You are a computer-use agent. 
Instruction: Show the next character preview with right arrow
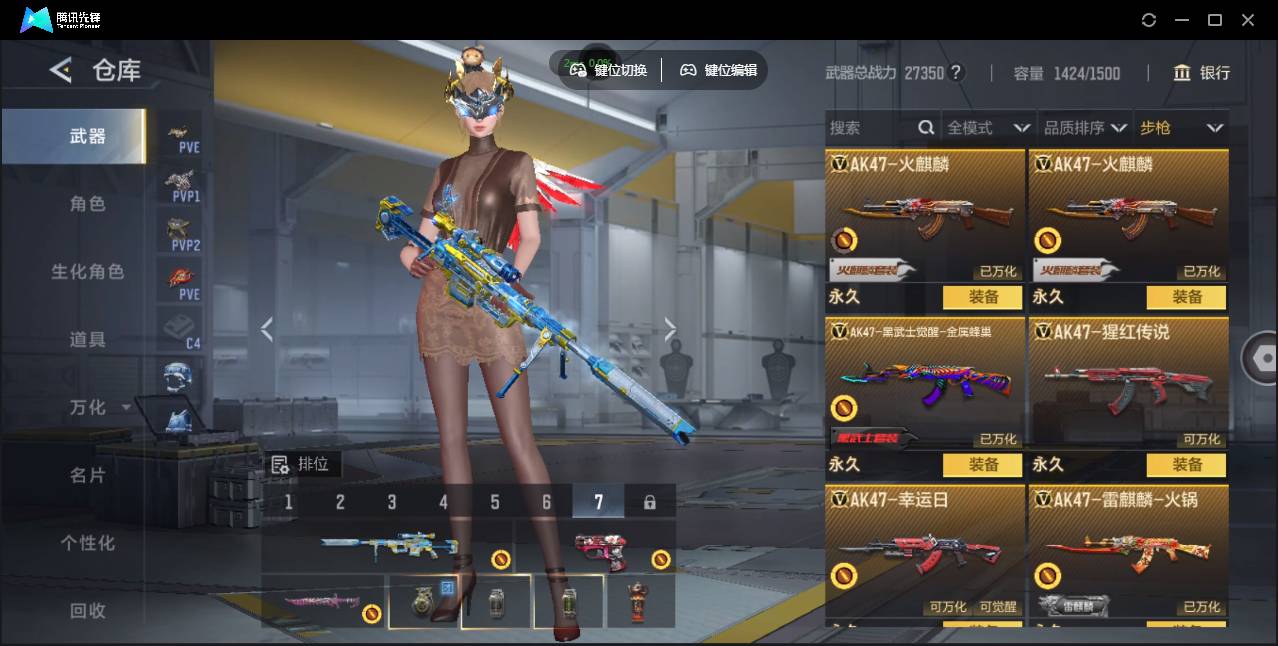(x=670, y=329)
